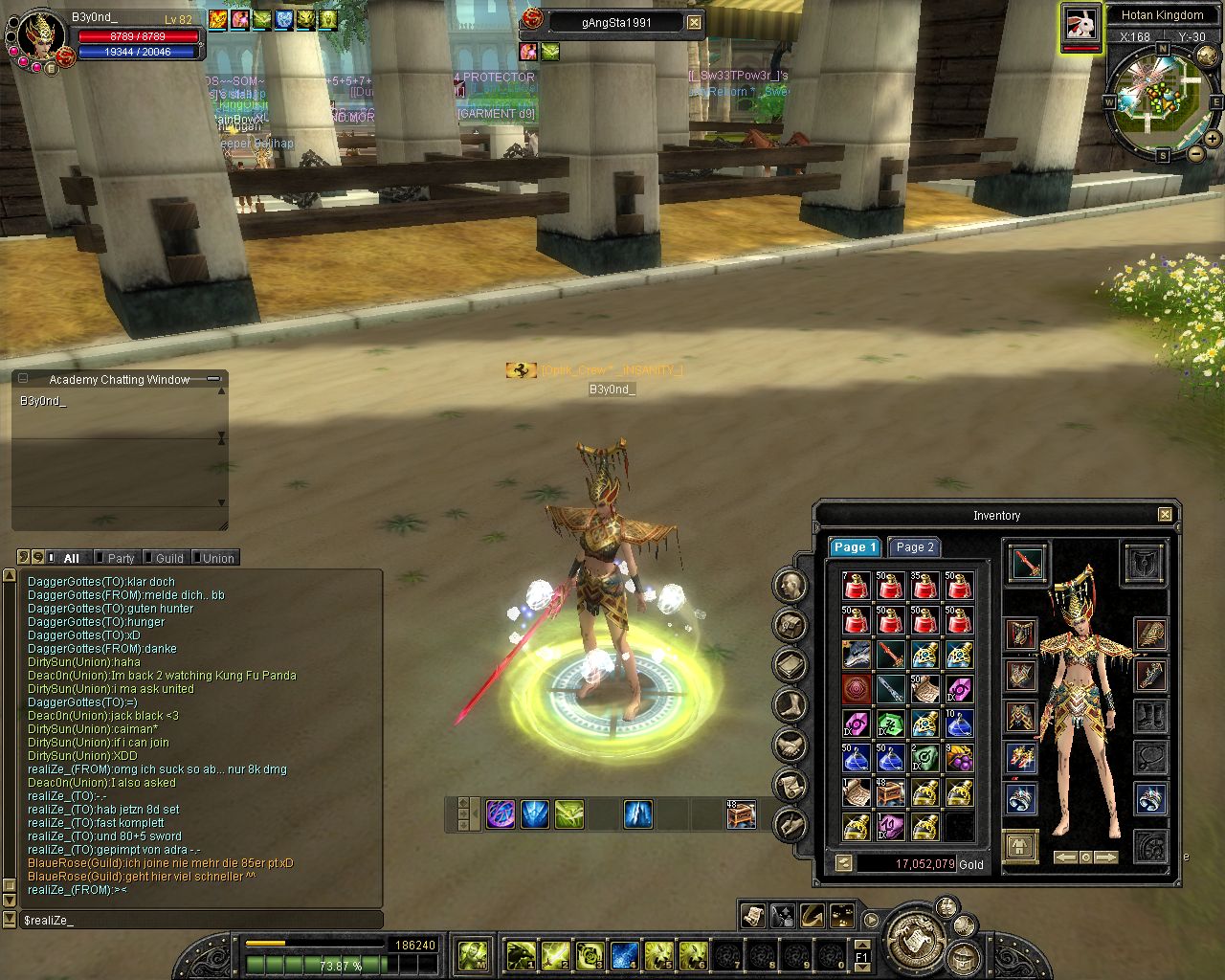Switch to inventory Page 2

click(x=914, y=547)
